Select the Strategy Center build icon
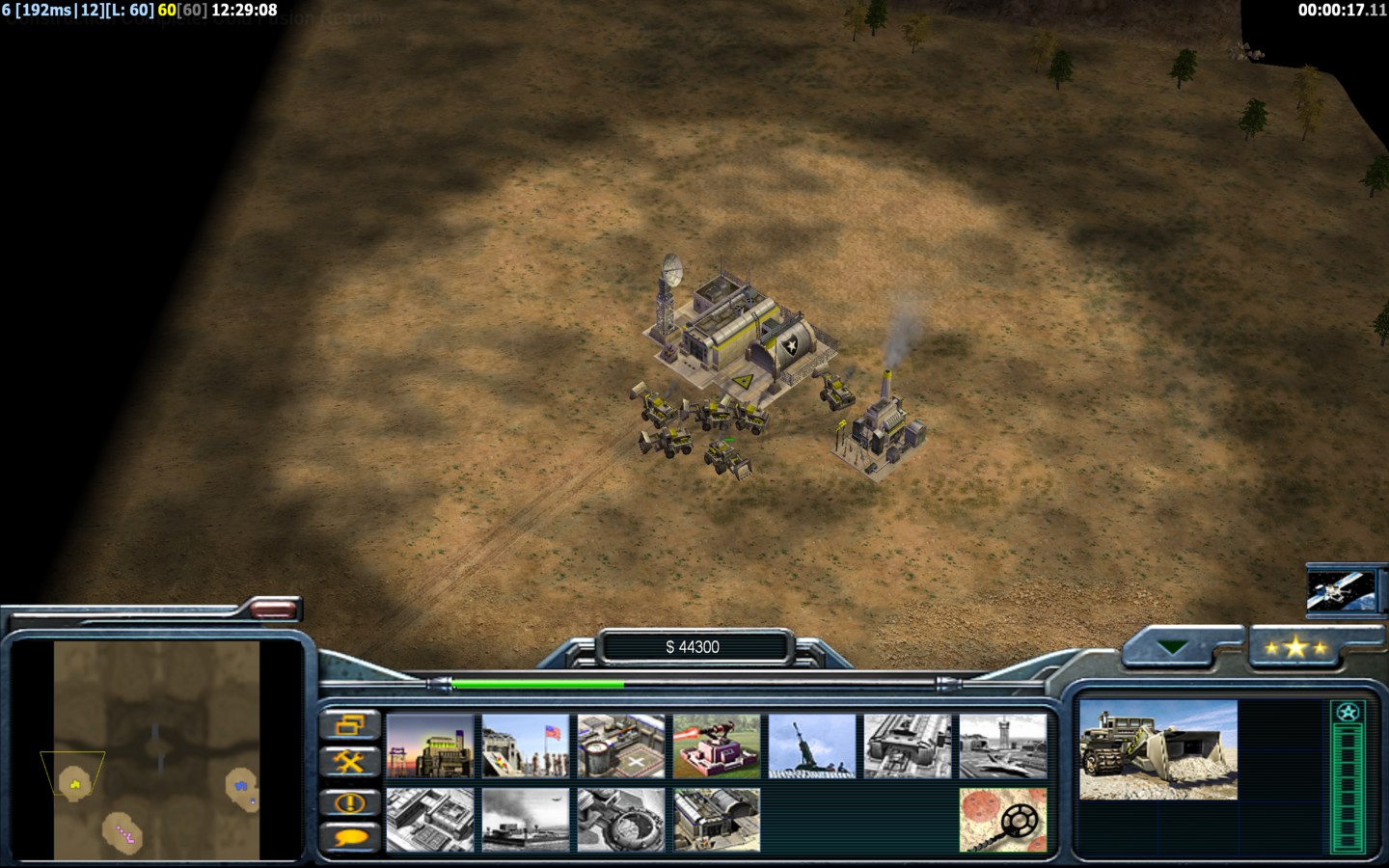Image resolution: width=1389 pixels, height=868 pixels. [x=430, y=820]
